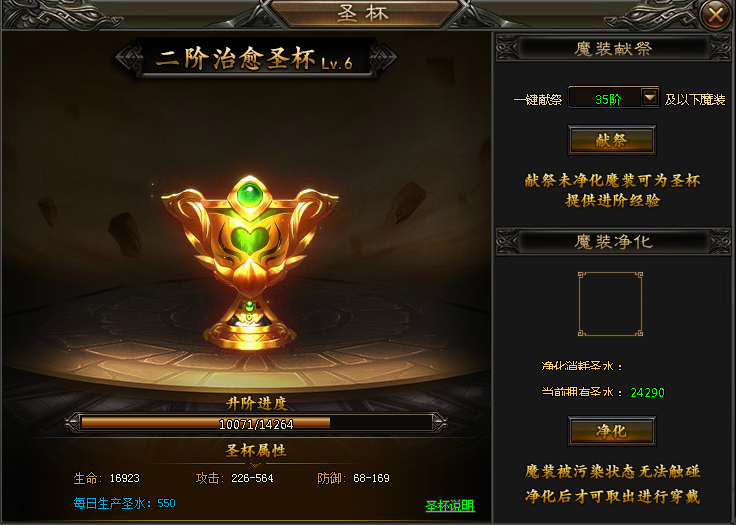Select the empty 魔装净化 equipment slot
Screen dimensions: 736x525
(x=611, y=303)
